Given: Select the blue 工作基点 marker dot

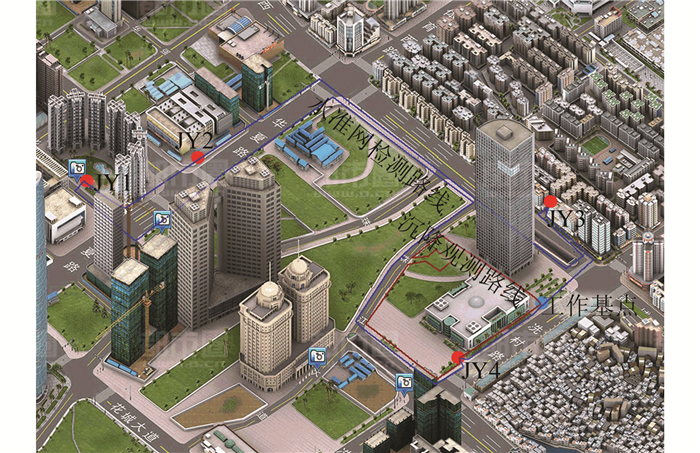Looking at the screenshot, I should (543, 301).
